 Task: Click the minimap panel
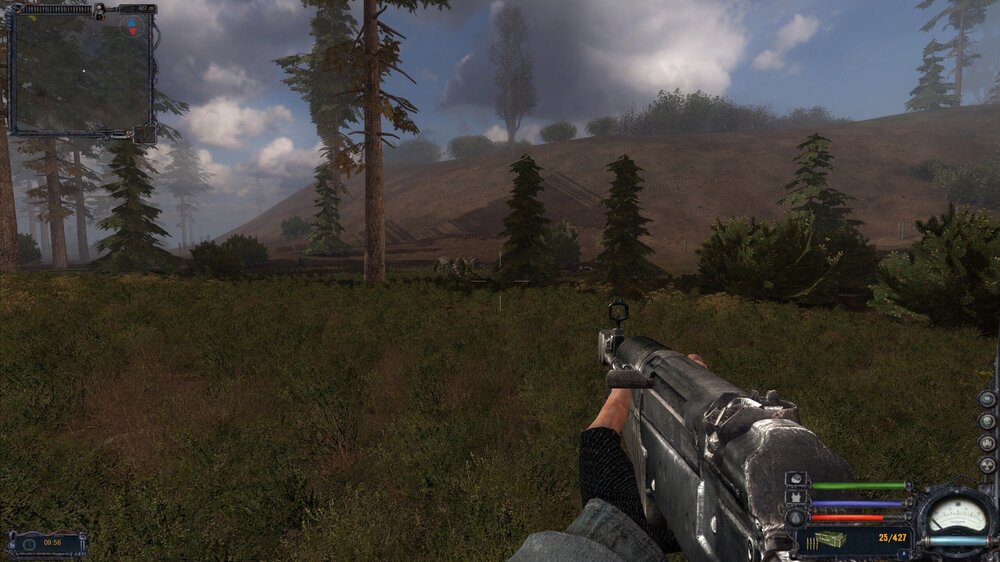click(x=80, y=72)
